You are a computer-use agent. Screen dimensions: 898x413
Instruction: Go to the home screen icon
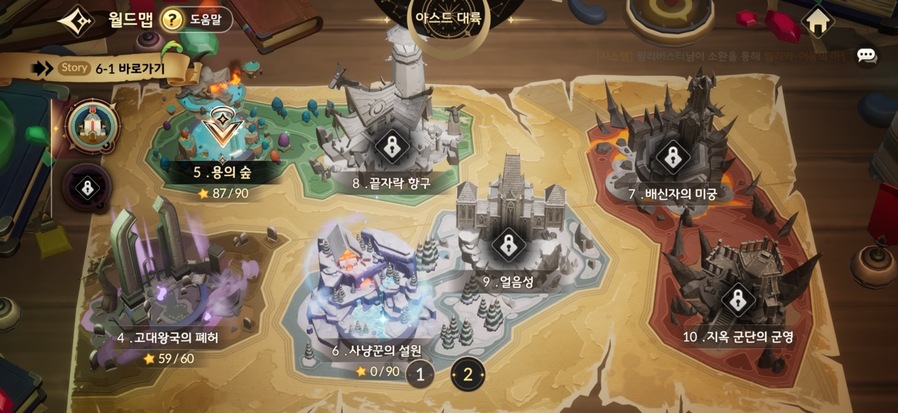pos(819,21)
